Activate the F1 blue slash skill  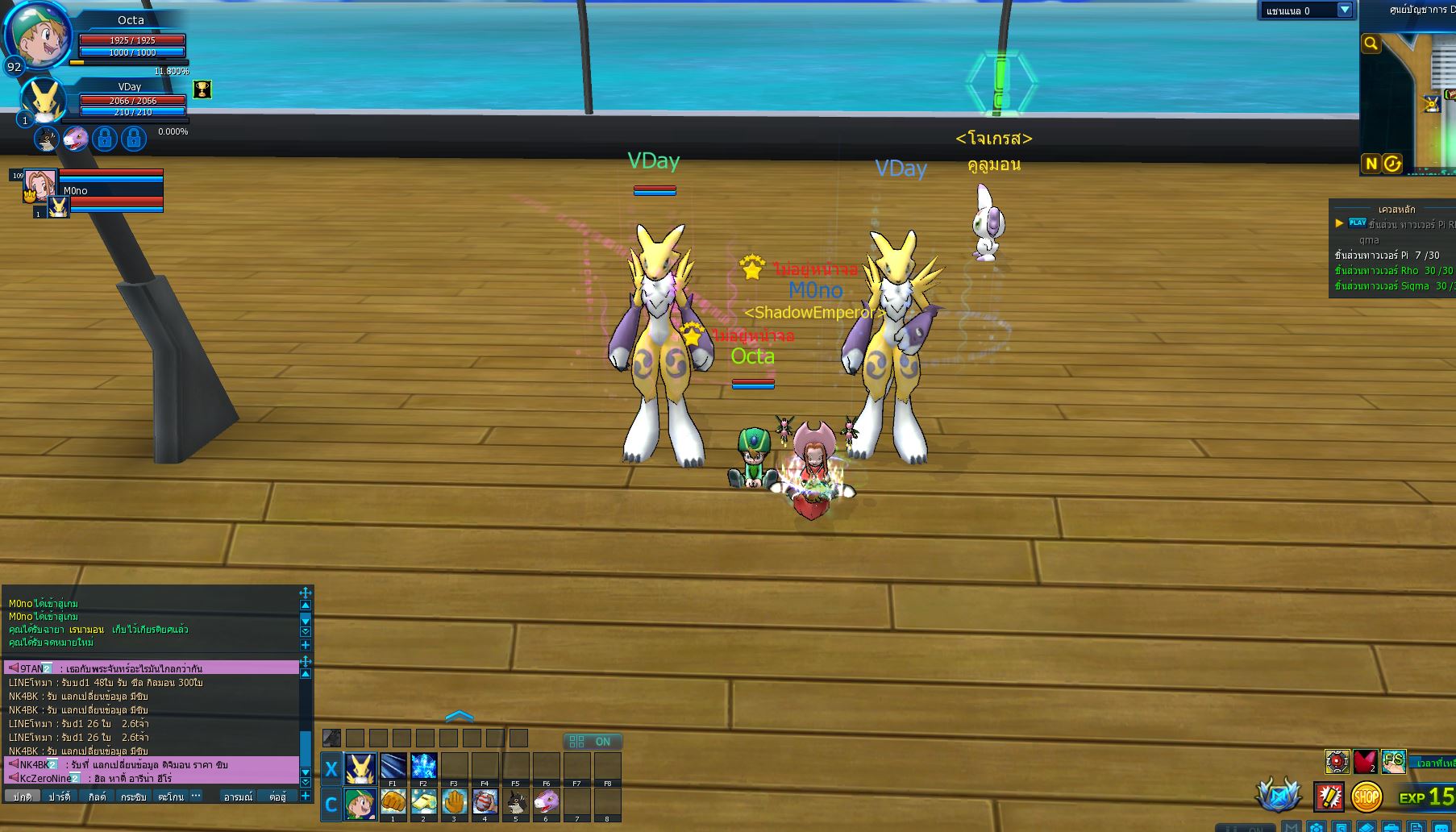393,767
